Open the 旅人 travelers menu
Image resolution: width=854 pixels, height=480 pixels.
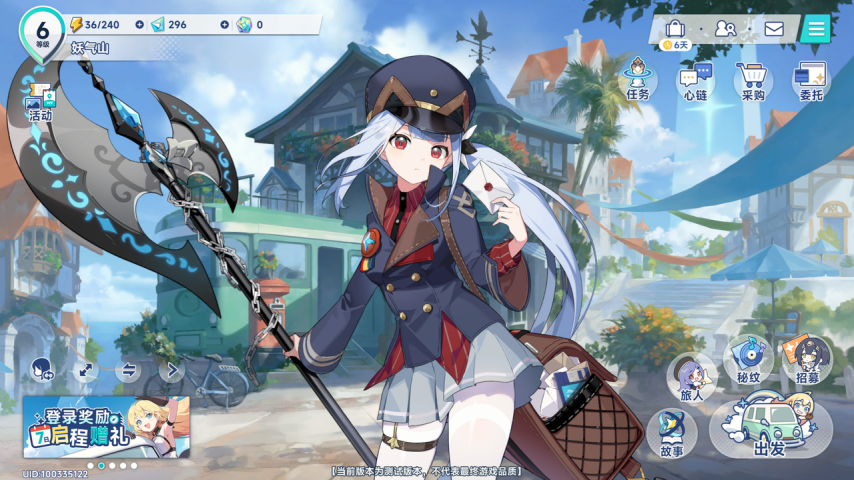click(x=692, y=378)
